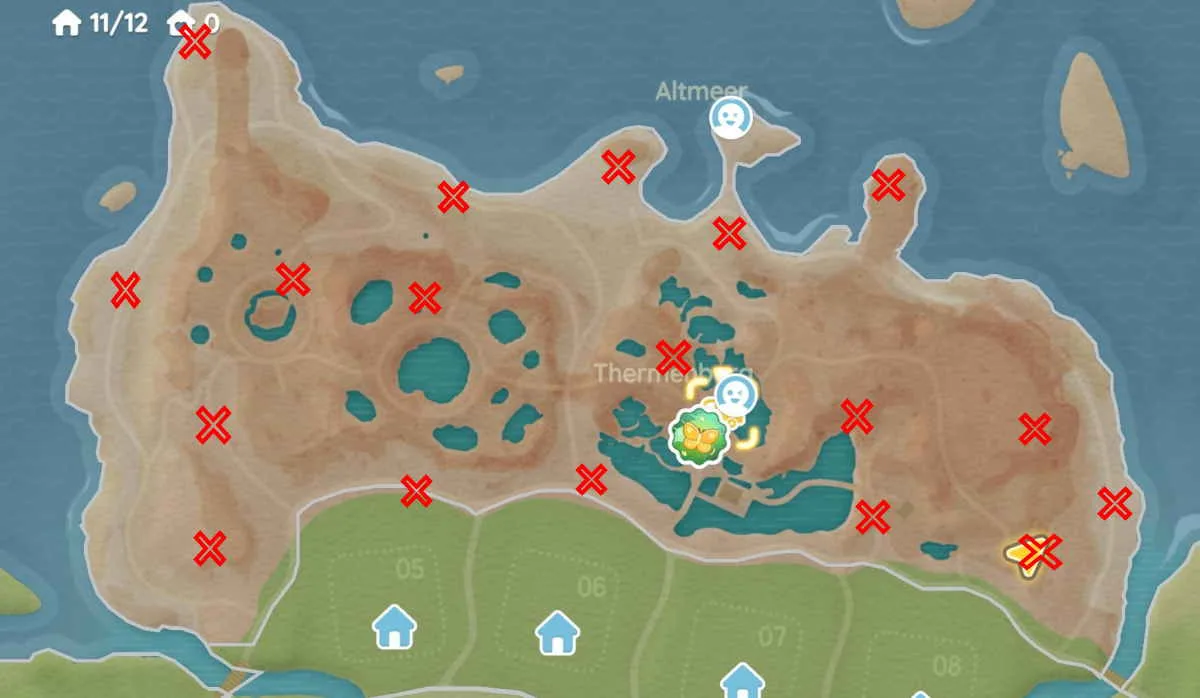Pick the house icon under plot 07
This screenshot has height=698, width=1200.
point(742,681)
